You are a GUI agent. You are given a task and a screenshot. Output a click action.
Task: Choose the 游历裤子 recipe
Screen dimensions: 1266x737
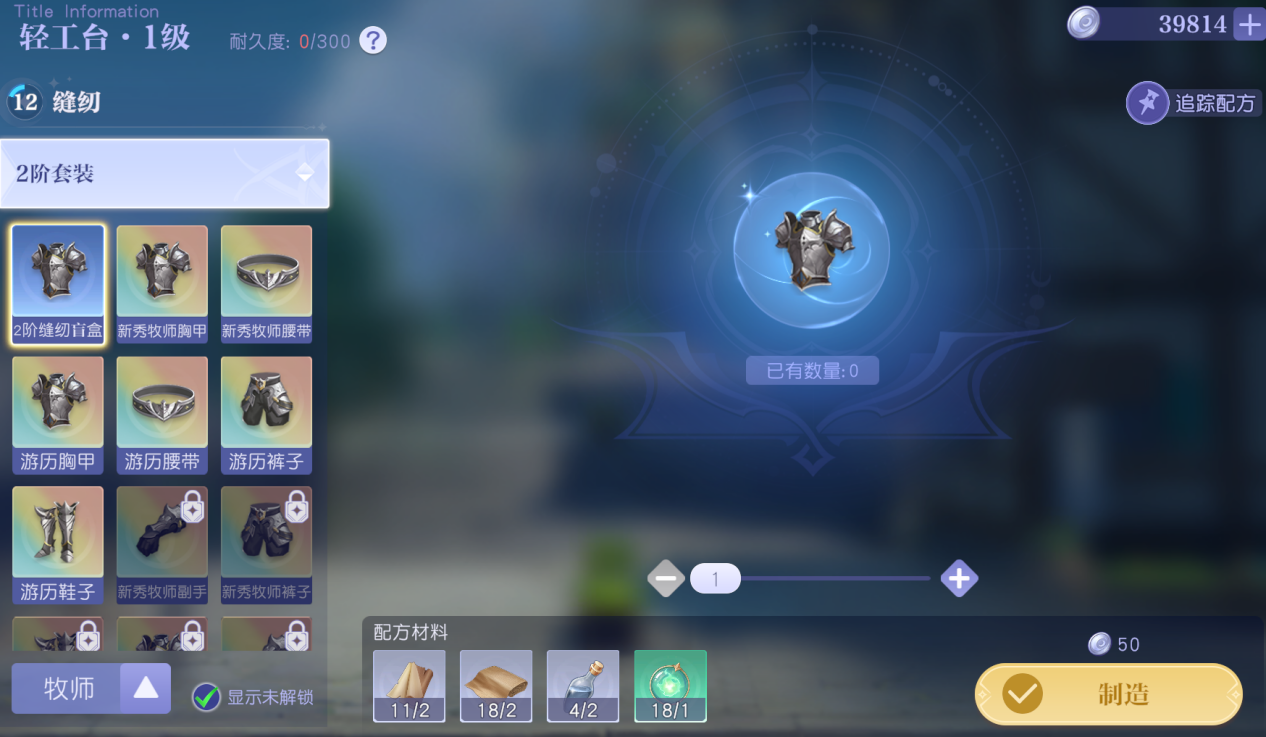pos(266,415)
